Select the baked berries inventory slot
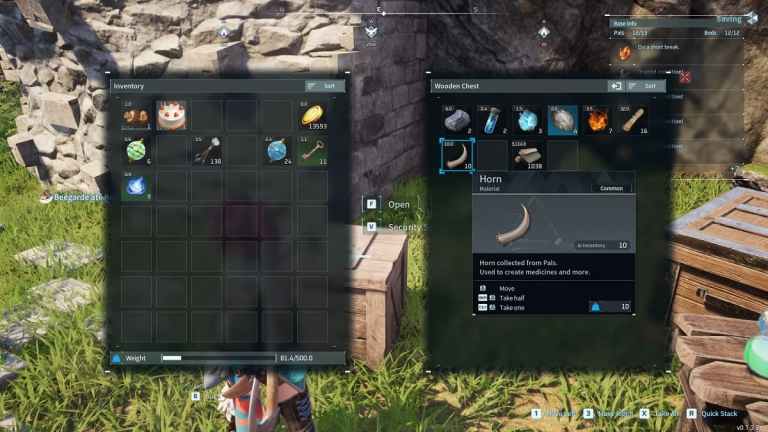Image resolution: width=768 pixels, height=432 pixels. tap(136, 116)
